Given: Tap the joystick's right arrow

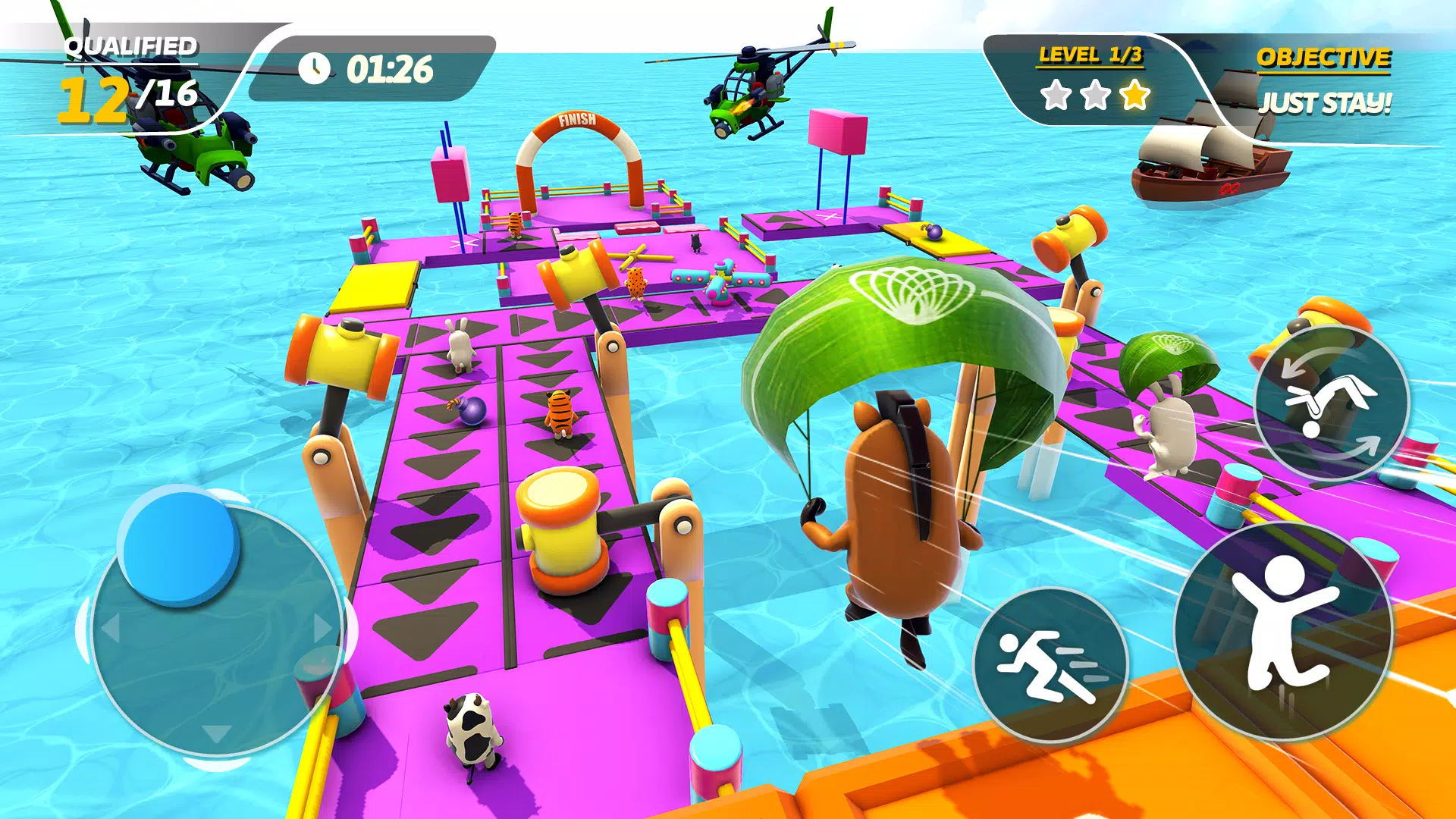Looking at the screenshot, I should click(323, 628).
